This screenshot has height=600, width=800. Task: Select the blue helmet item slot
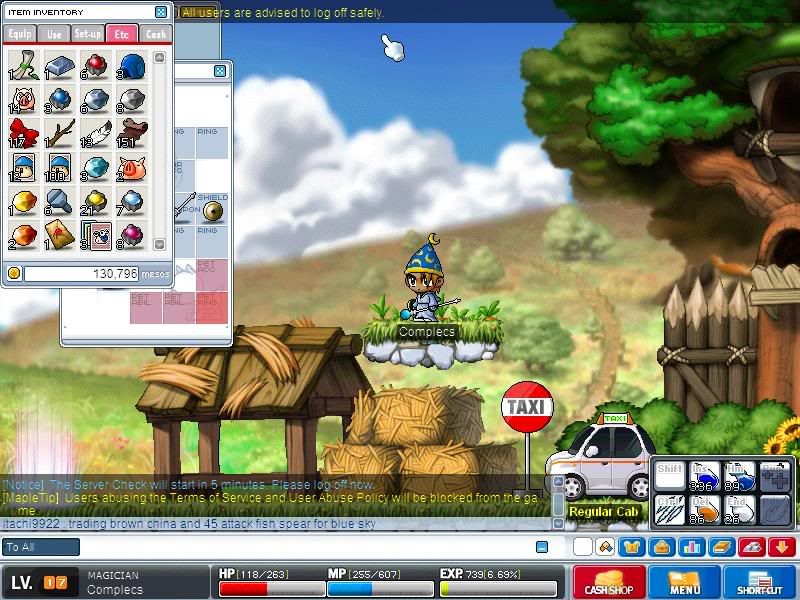point(131,64)
